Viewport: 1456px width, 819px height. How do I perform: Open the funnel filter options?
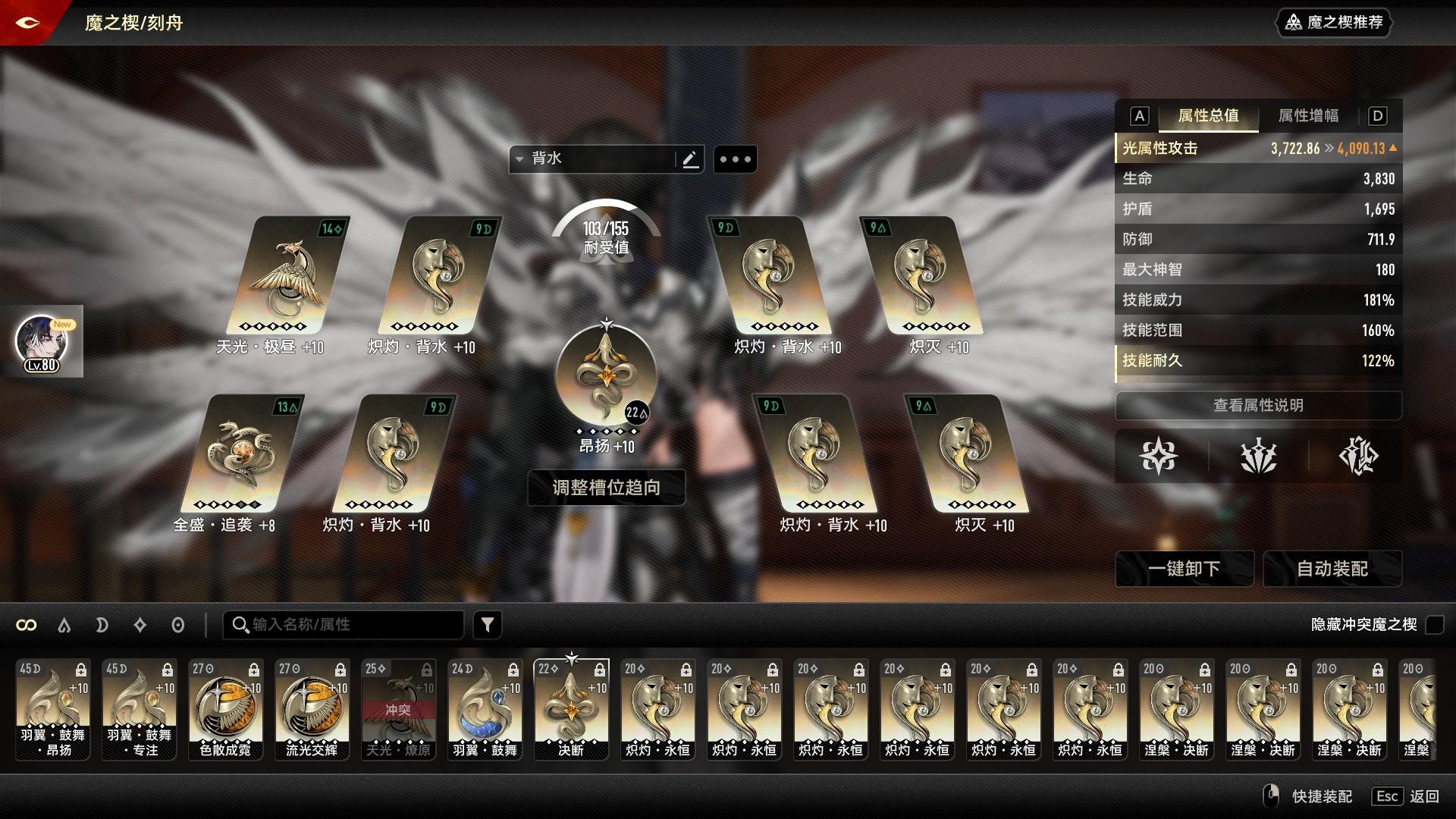(x=488, y=625)
